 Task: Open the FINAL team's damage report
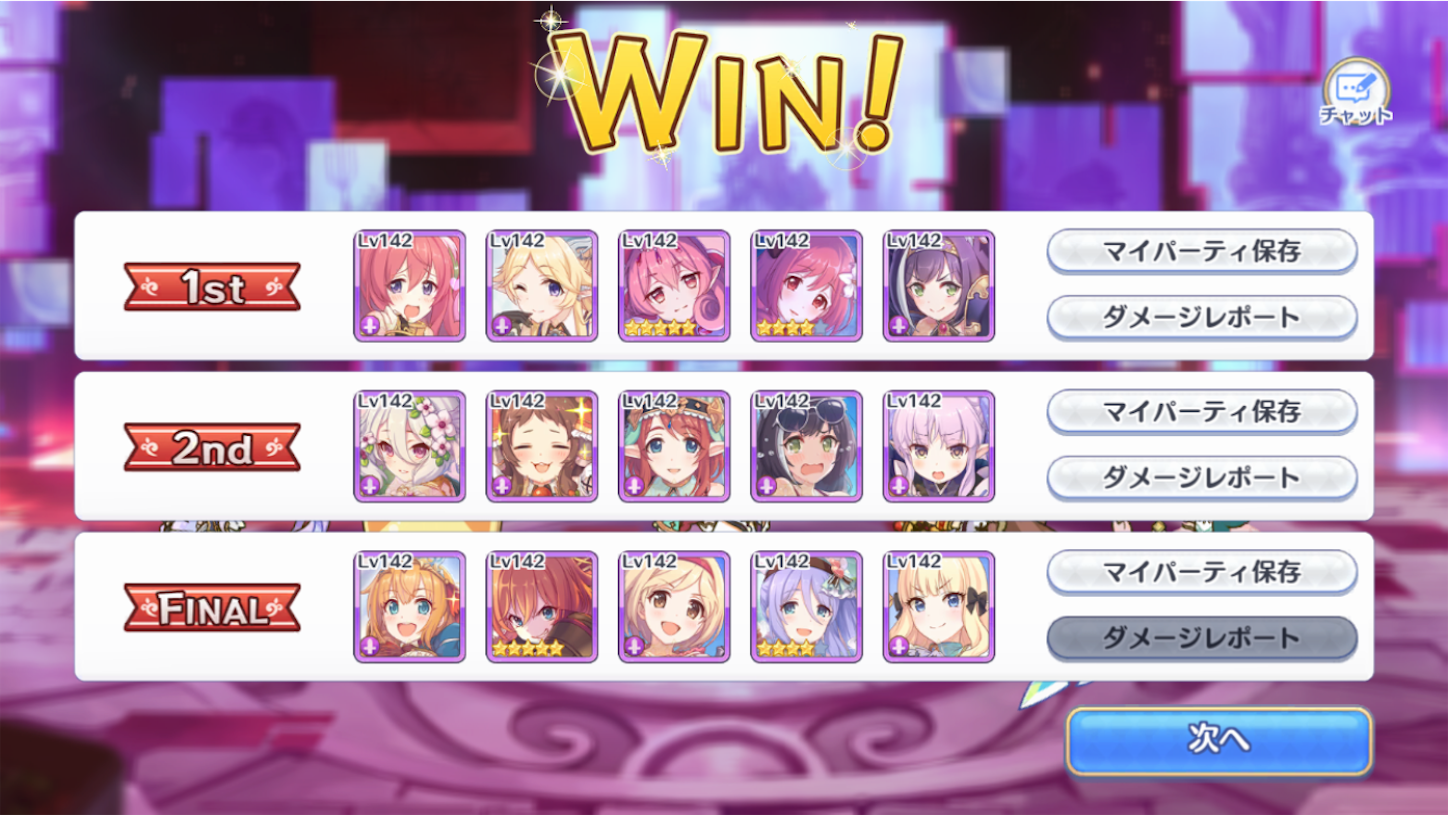point(1201,637)
